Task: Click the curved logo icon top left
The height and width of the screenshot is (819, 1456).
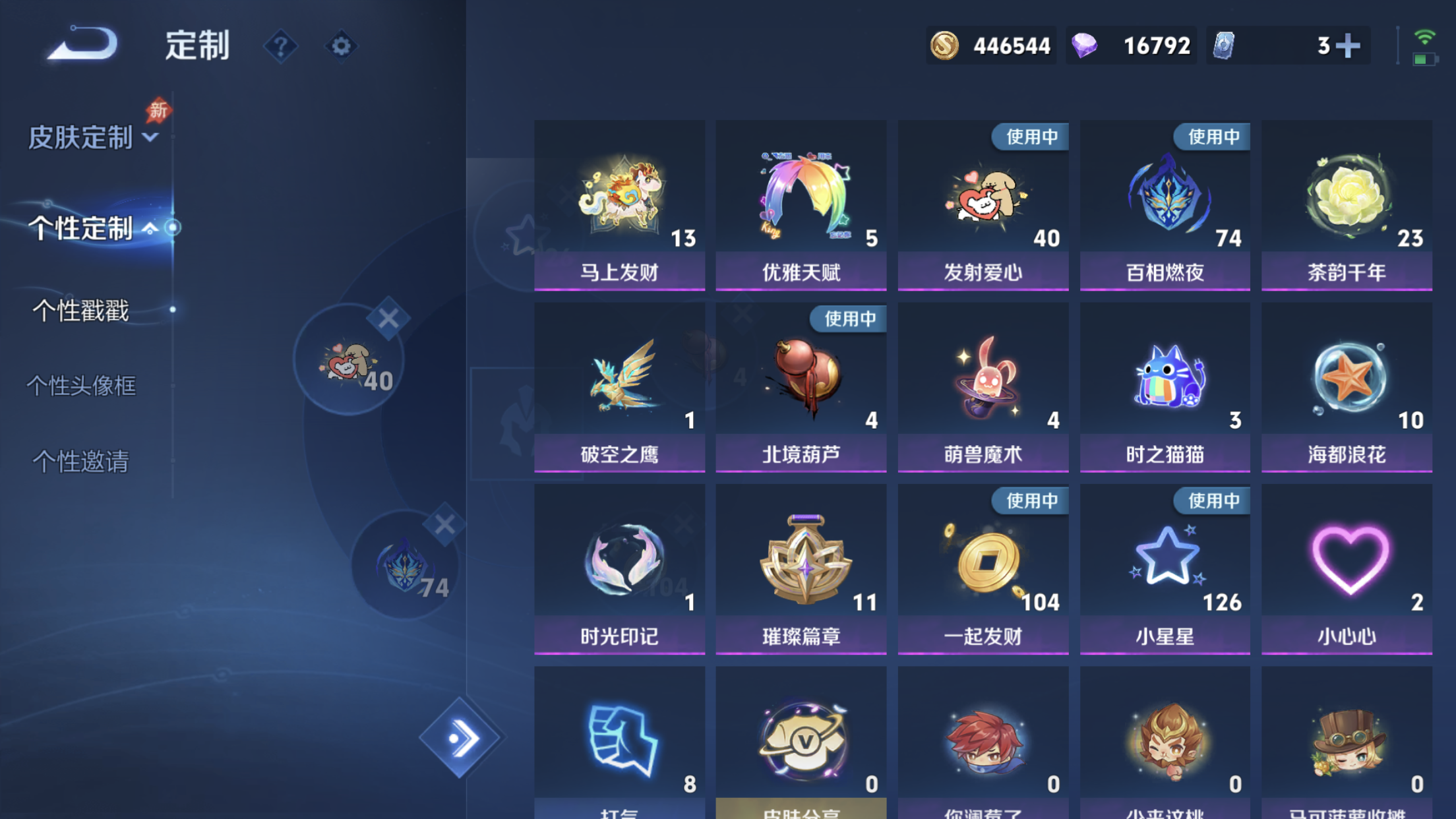Action: [x=81, y=44]
